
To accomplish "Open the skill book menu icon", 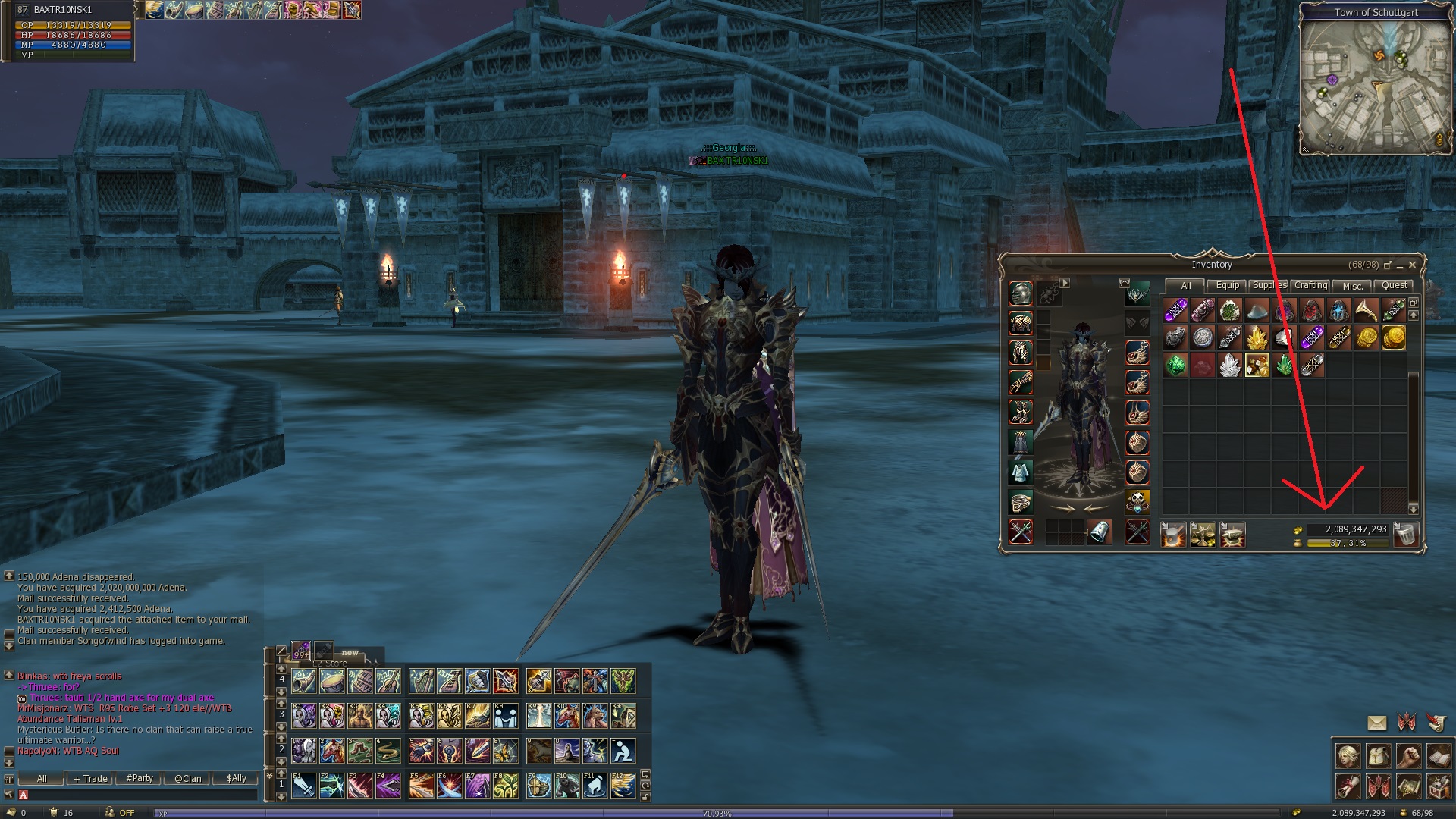I will (1439, 756).
